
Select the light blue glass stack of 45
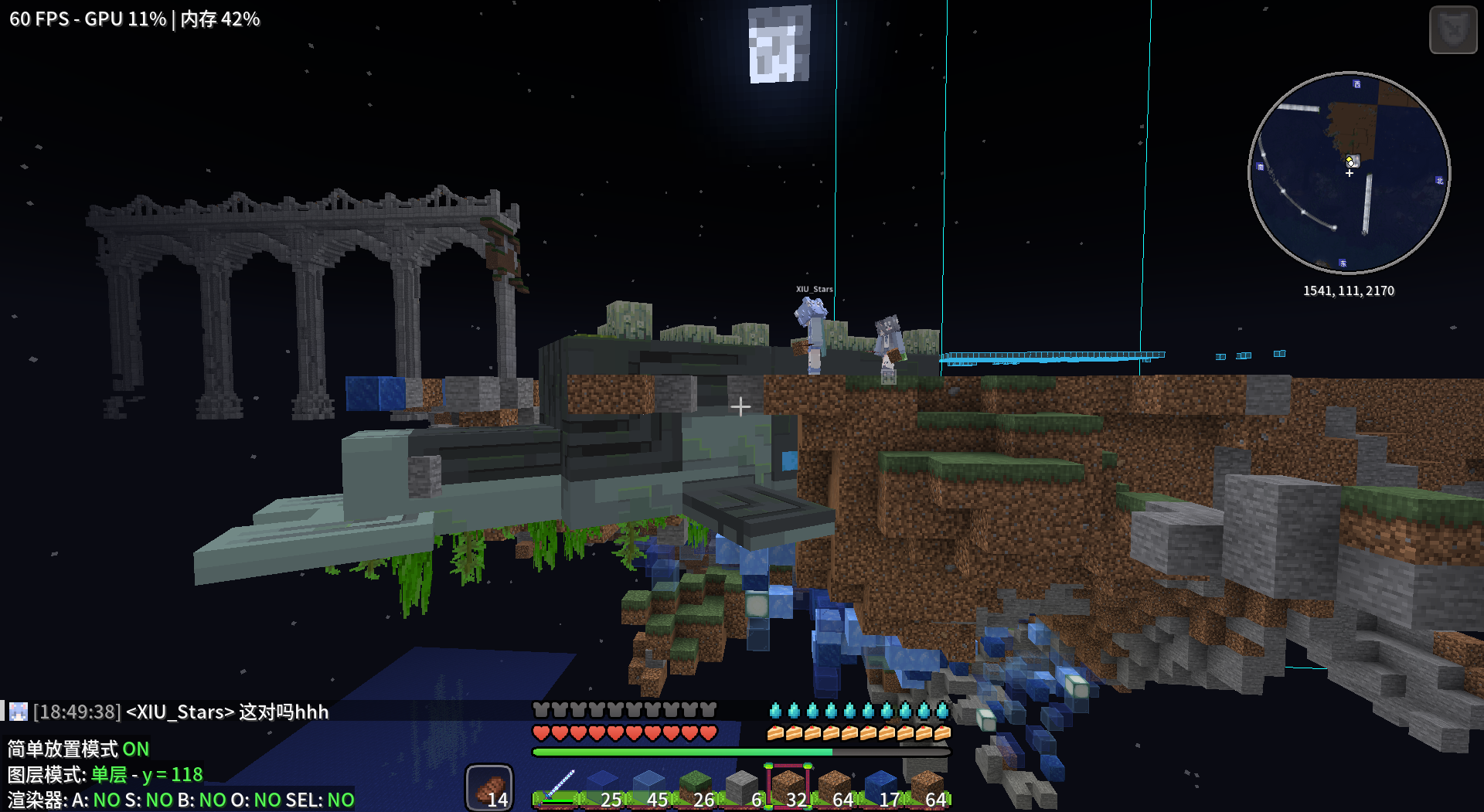click(649, 787)
